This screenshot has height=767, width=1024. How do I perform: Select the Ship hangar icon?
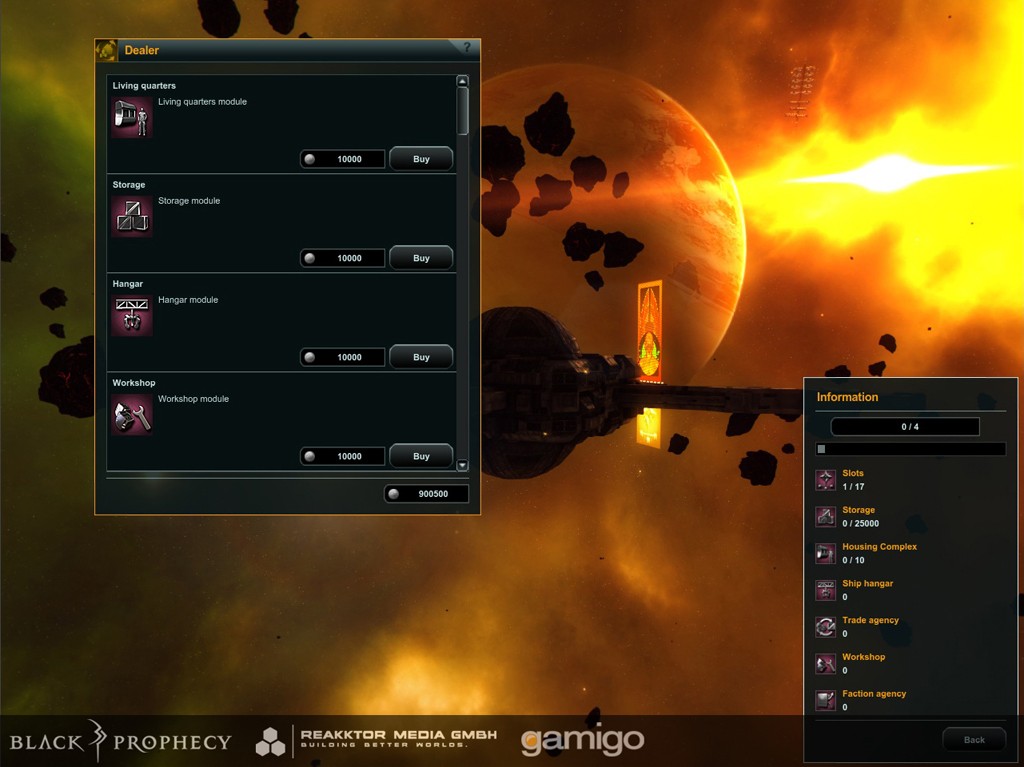(825, 590)
